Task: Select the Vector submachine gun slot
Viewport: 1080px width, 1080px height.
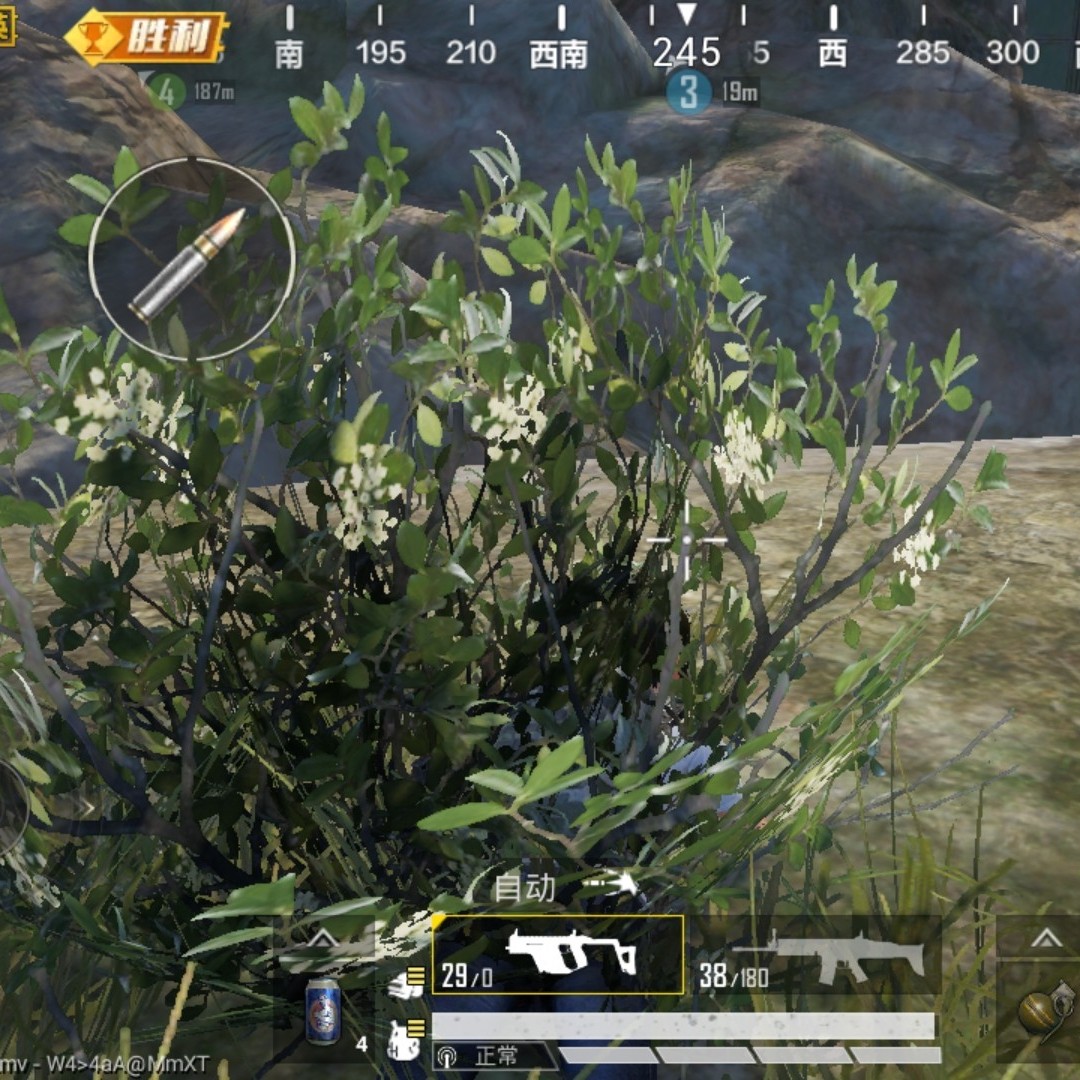Action: (558, 954)
